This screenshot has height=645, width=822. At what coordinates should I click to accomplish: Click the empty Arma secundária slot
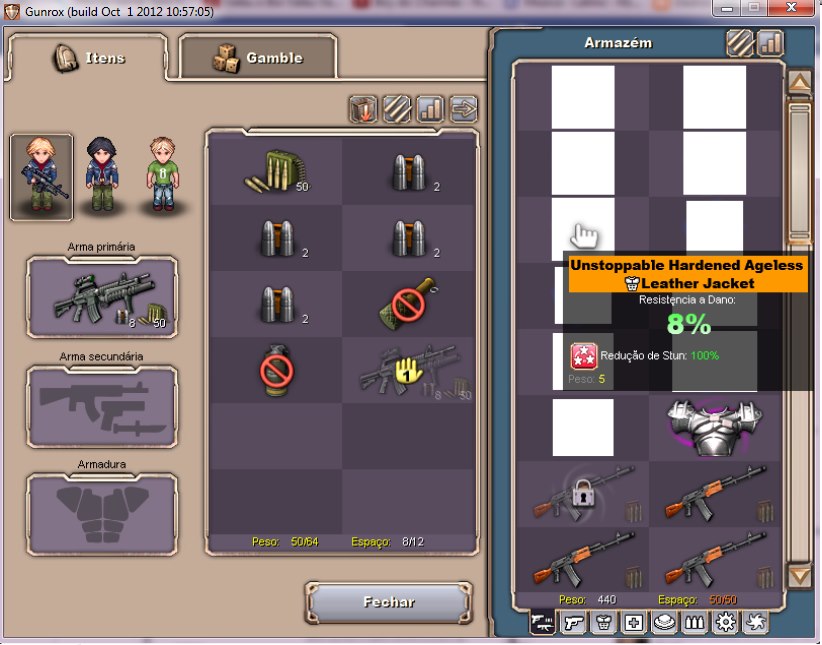pyautogui.click(x=102, y=406)
